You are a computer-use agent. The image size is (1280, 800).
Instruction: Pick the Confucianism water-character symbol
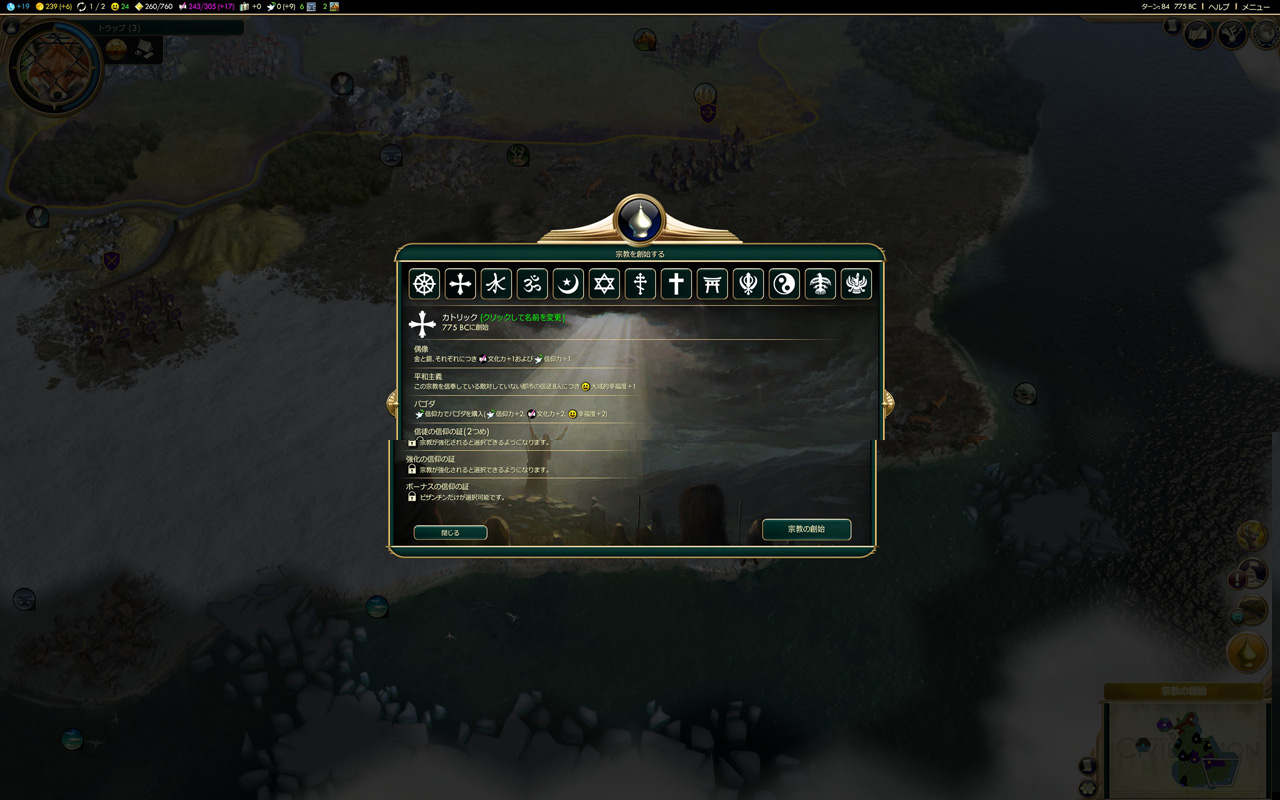[x=496, y=284]
